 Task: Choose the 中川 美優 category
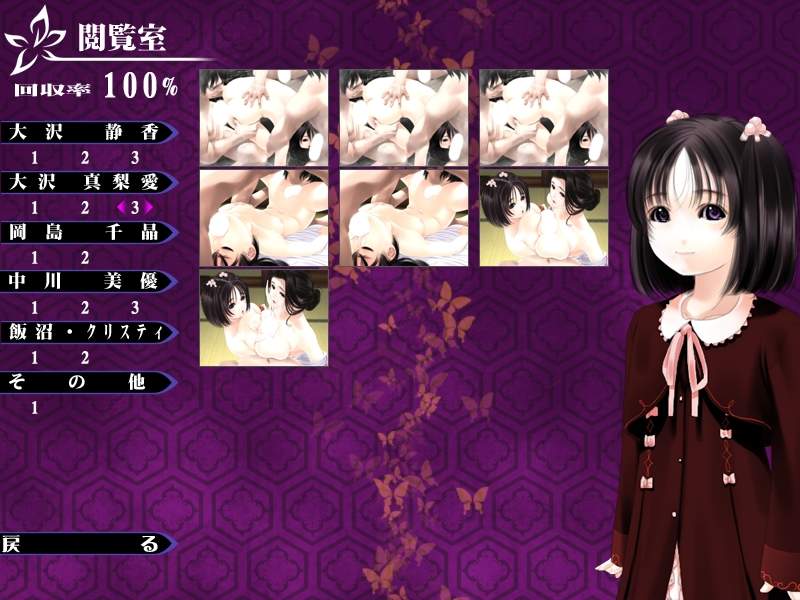pyautogui.click(x=85, y=282)
